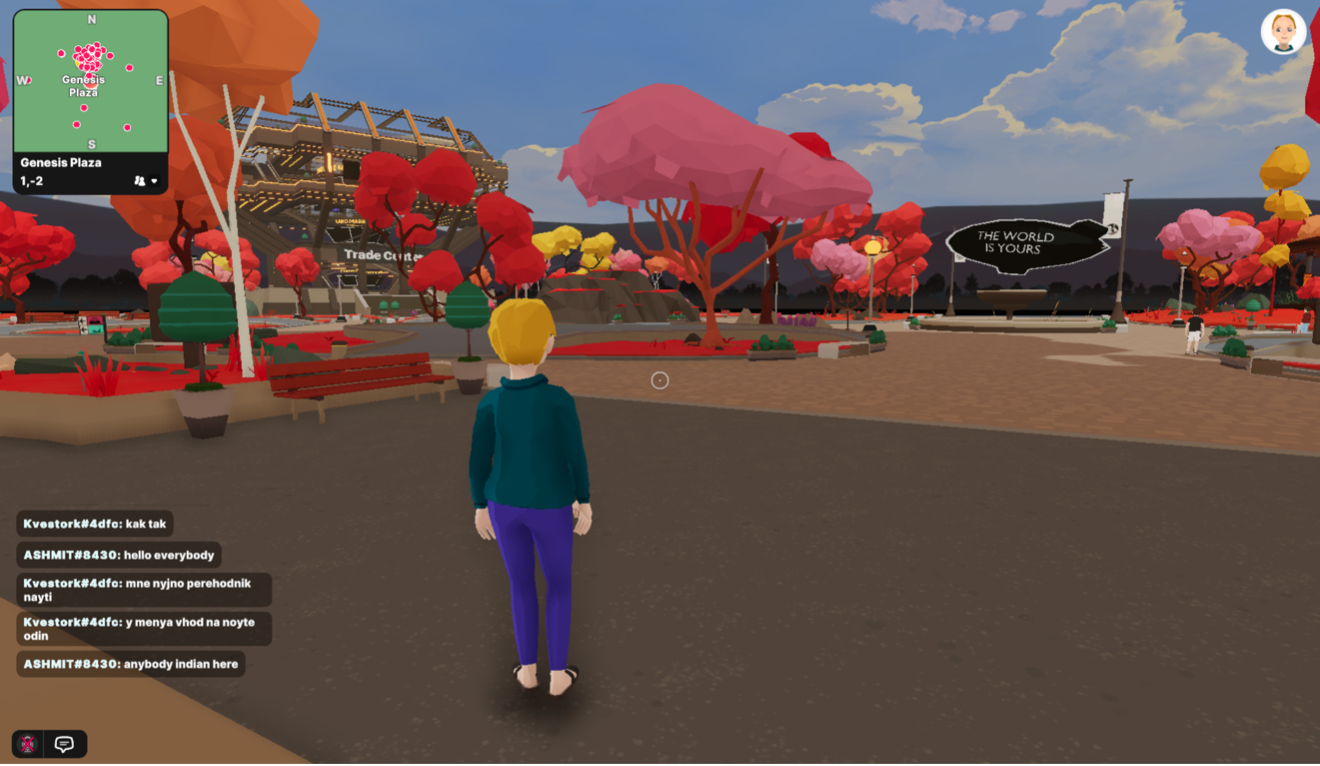
Task: Select ASHMIT's "hello everybody" chat message
Action: coord(119,555)
